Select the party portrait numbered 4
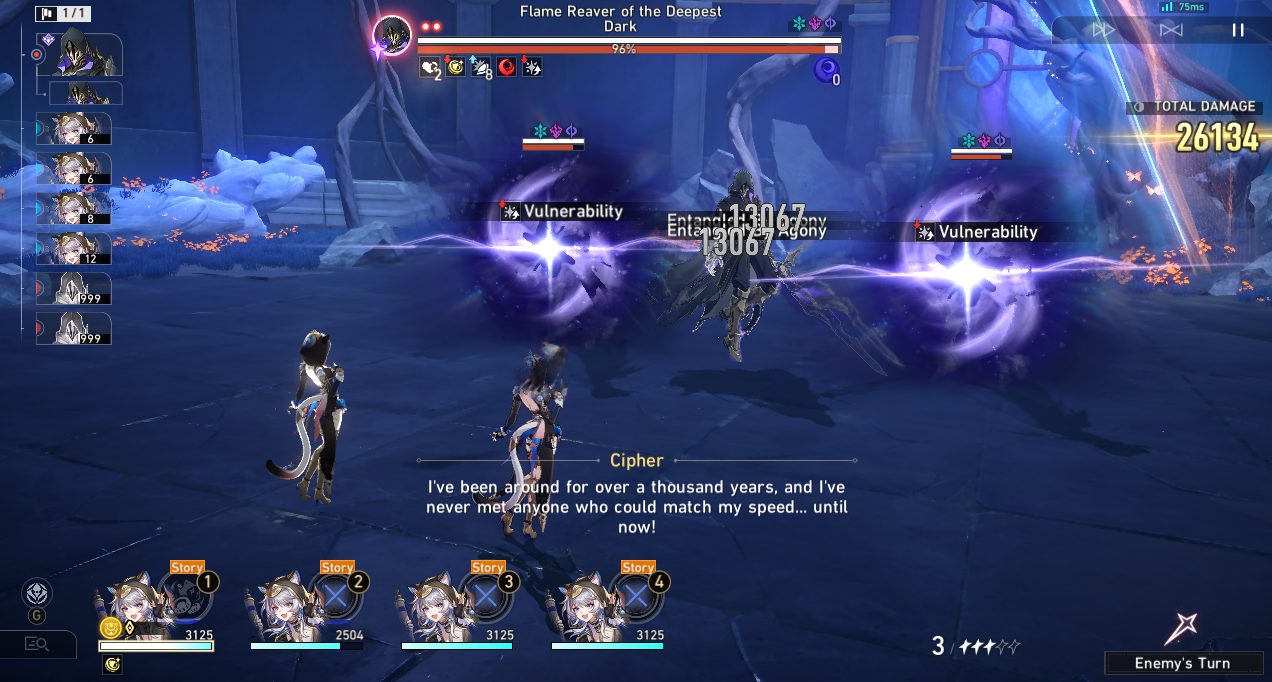This screenshot has height=682, width=1272. (585, 605)
